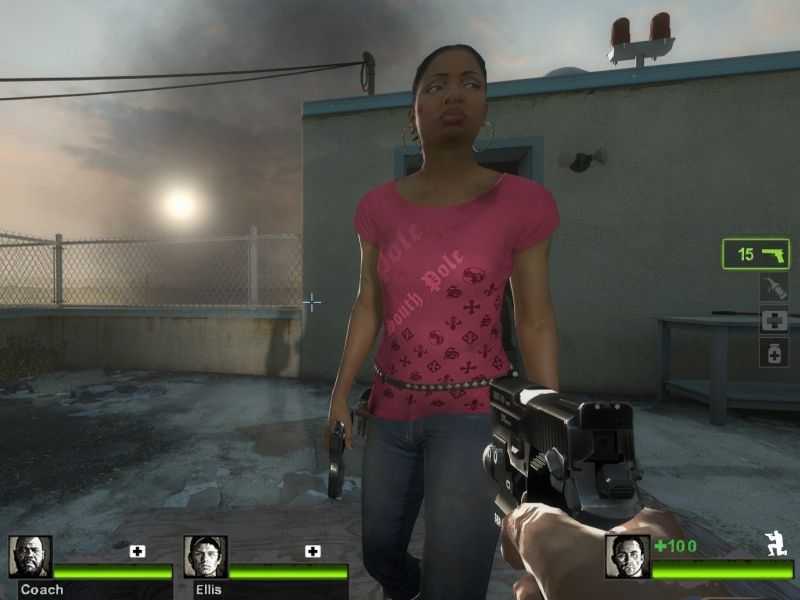The width and height of the screenshot is (800, 600).
Task: Select the first aid kit slot
Action: point(774,320)
